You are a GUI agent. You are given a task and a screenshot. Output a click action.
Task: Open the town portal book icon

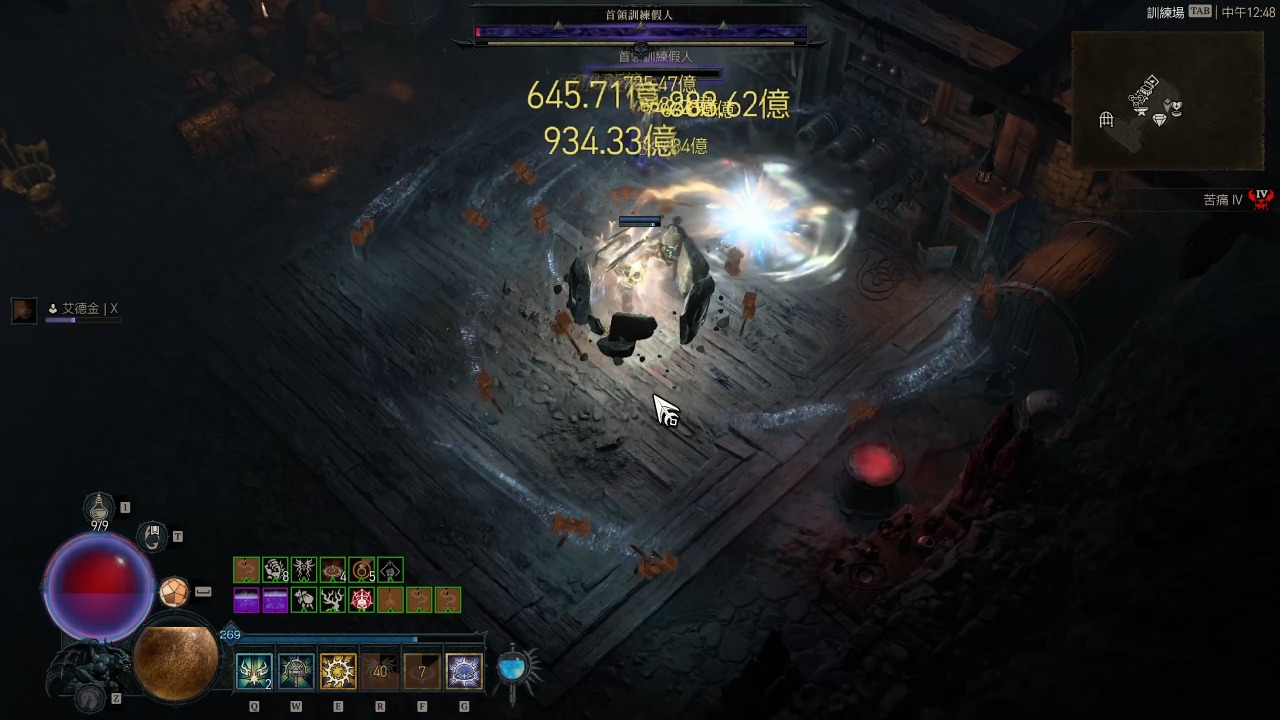(152, 537)
